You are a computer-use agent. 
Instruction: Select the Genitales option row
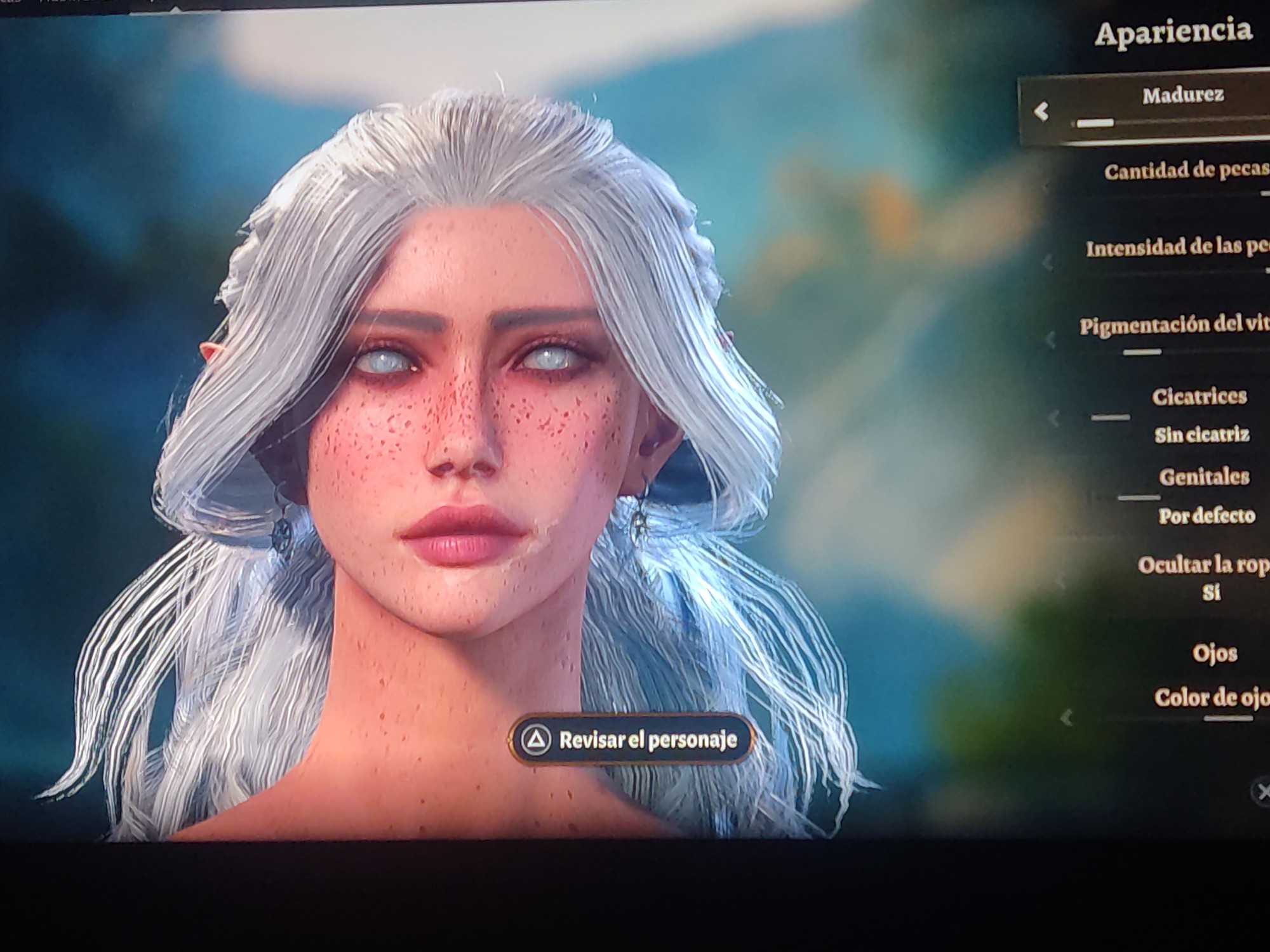click(x=1203, y=477)
